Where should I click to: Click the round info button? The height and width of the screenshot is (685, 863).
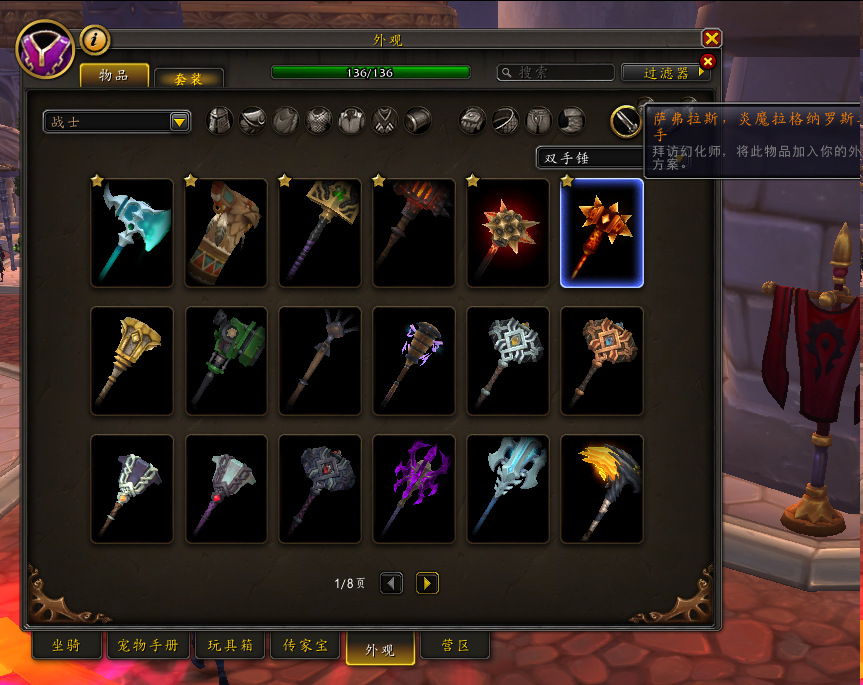point(95,39)
